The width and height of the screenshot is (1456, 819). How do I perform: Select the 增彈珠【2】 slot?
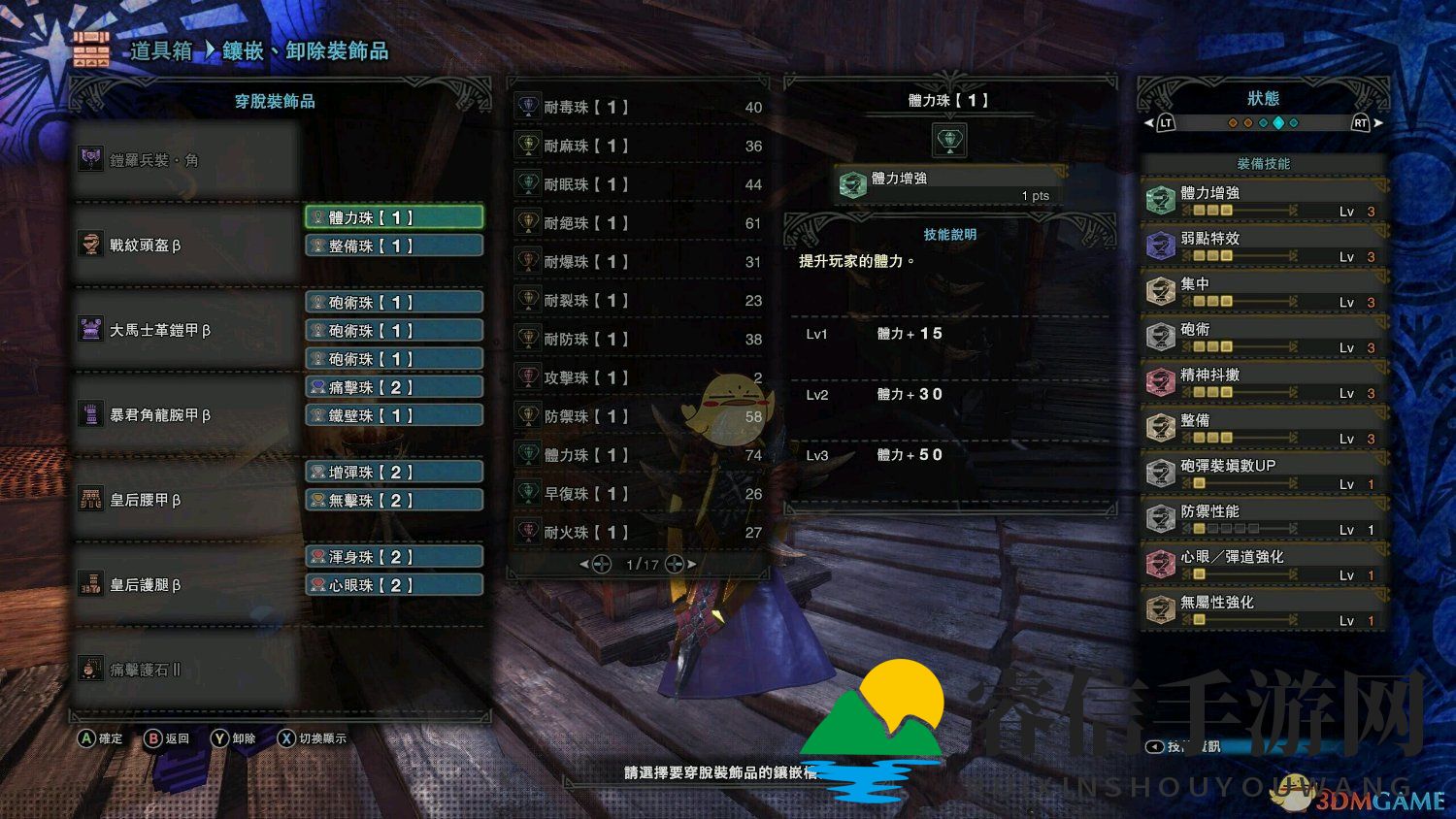tap(394, 473)
